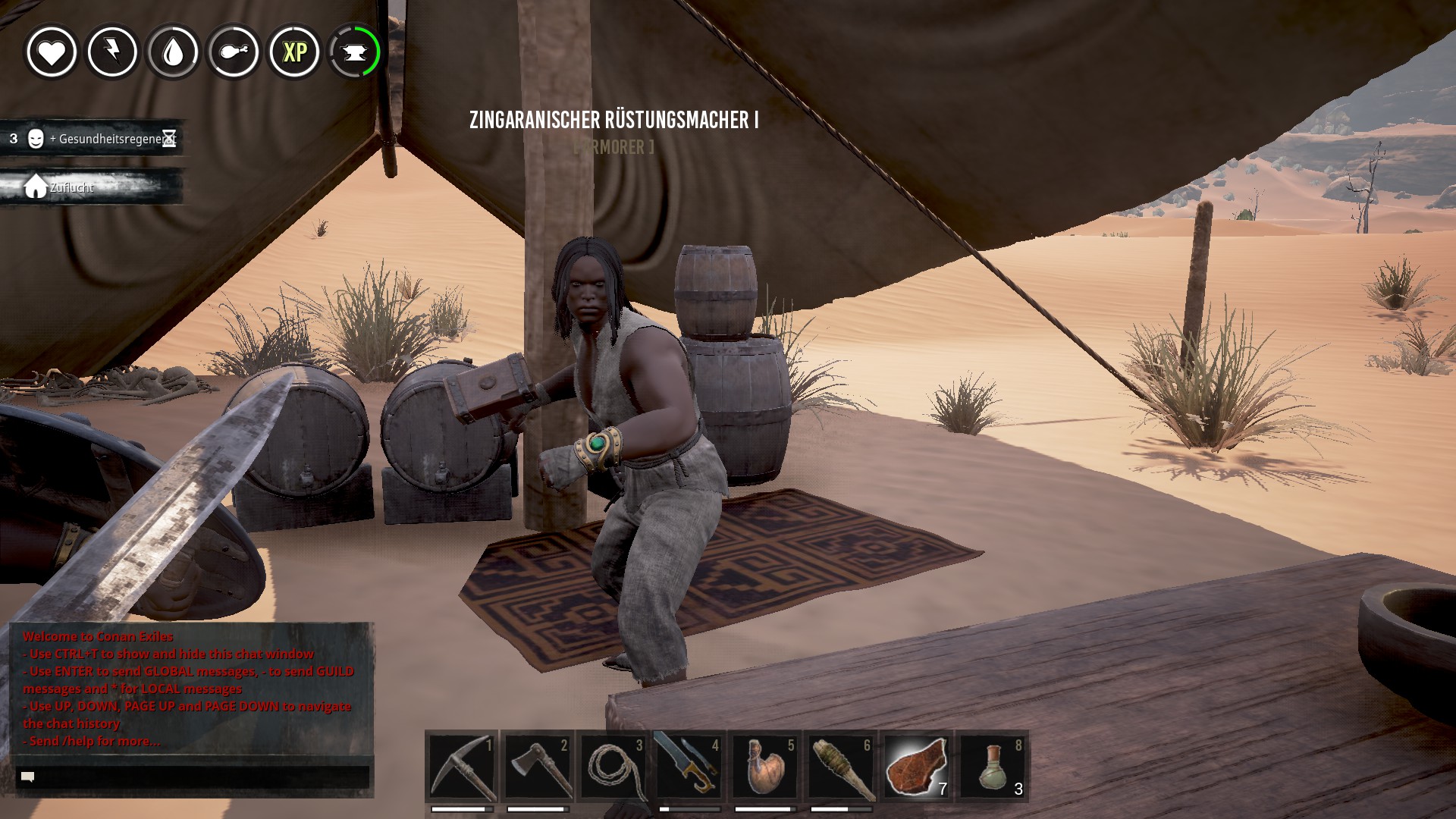Pick the wrapped club hotbar slot

tap(840, 767)
